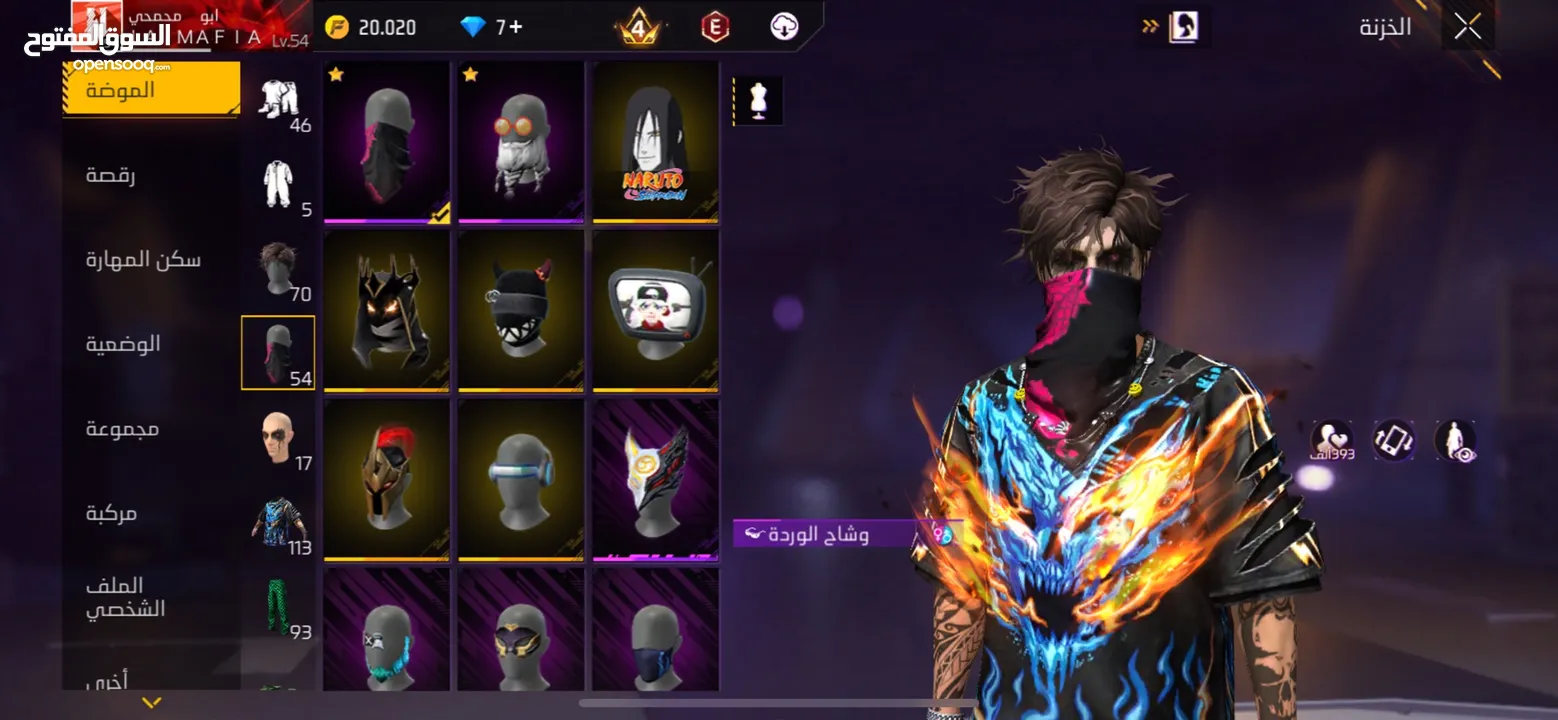
Task: Select the Naruto Orochimaru head item
Action: (655, 142)
